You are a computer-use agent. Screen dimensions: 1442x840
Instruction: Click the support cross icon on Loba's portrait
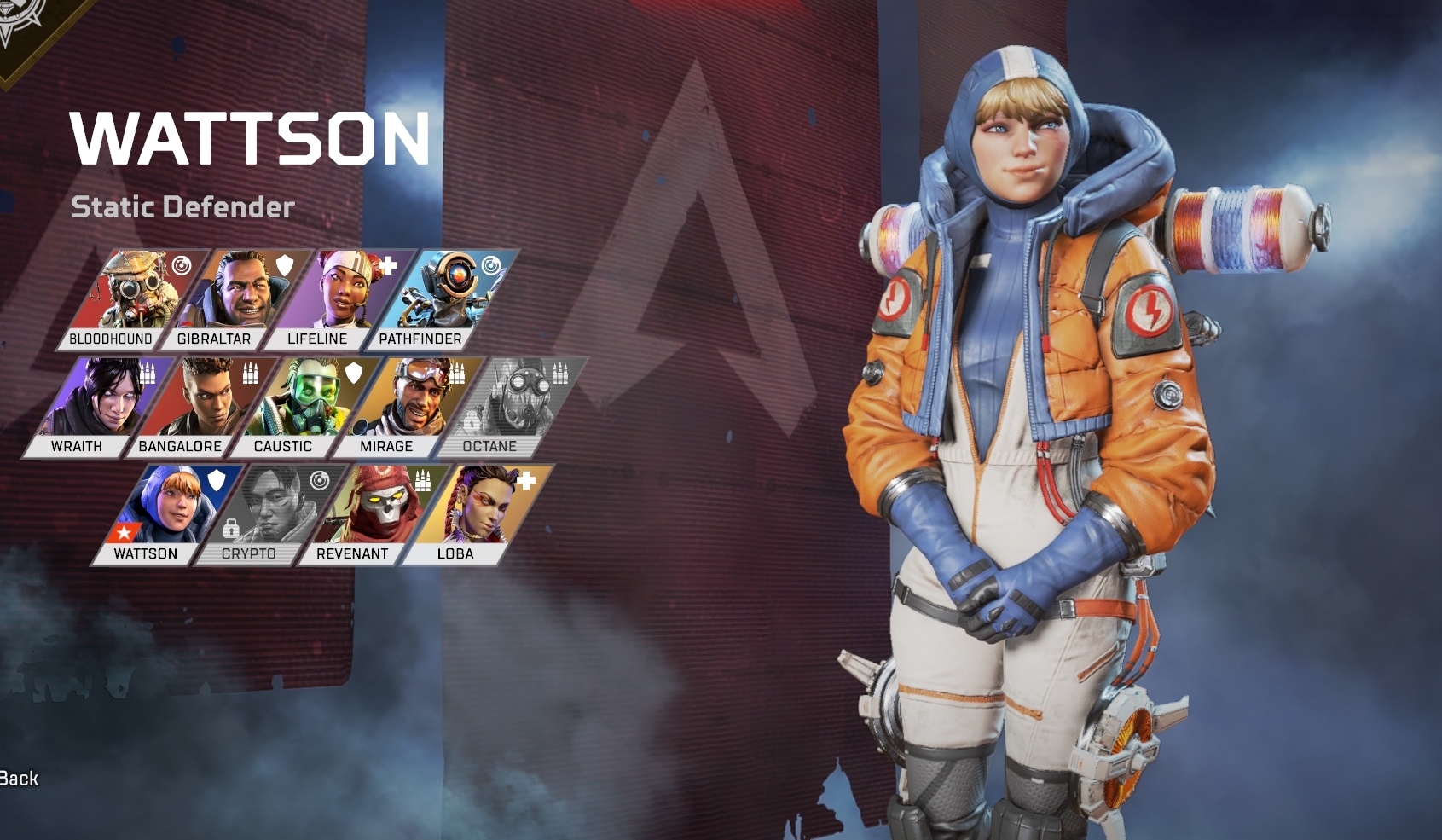point(529,480)
